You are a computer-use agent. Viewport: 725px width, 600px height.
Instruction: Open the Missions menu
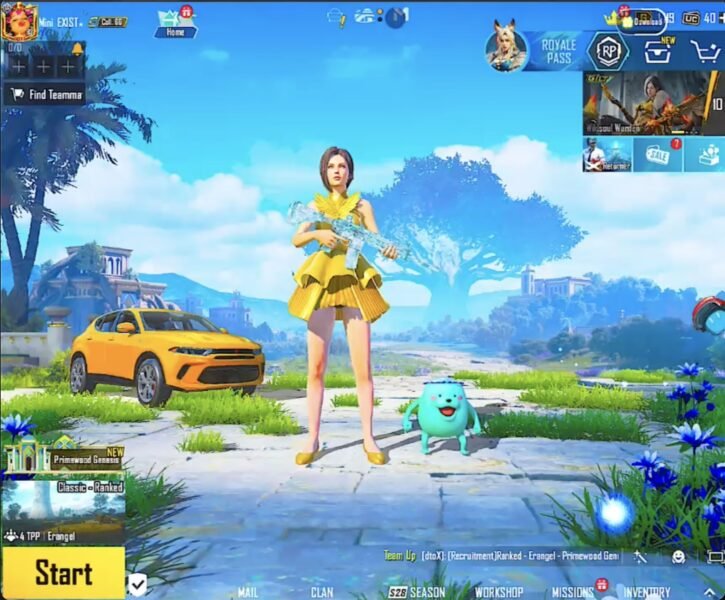[573, 592]
